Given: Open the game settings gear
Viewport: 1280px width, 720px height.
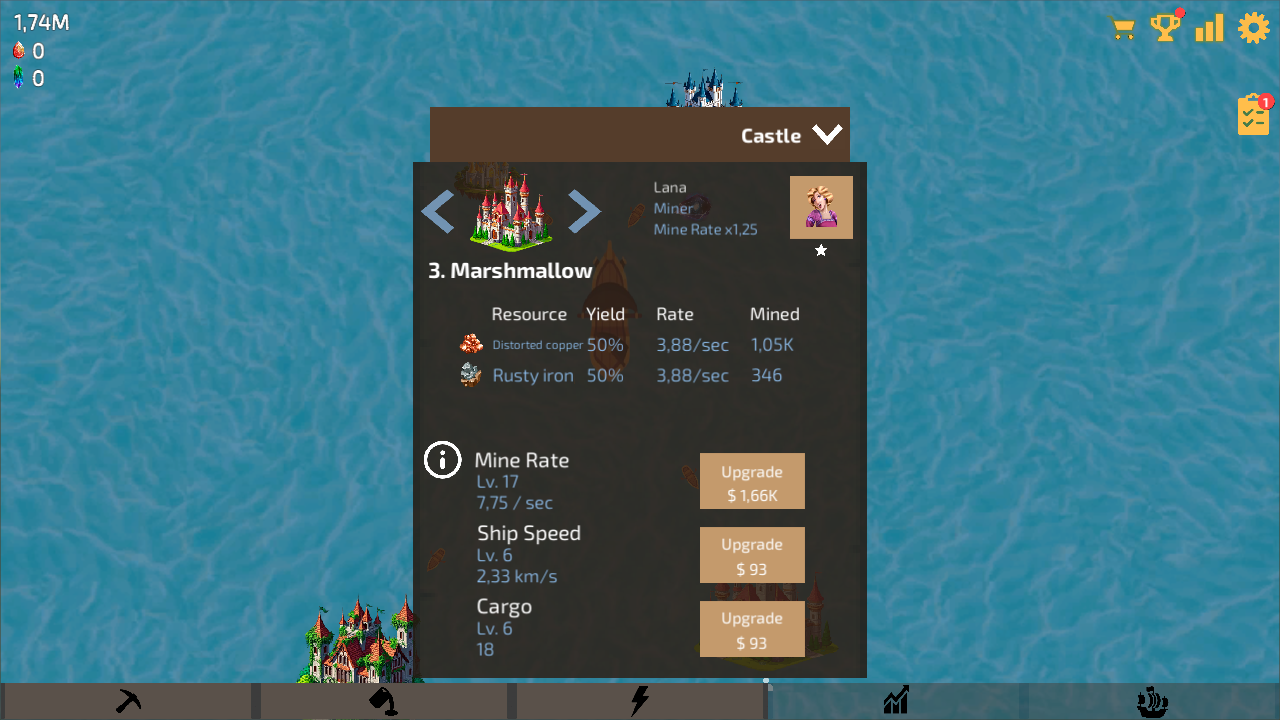Looking at the screenshot, I should coord(1253,28).
